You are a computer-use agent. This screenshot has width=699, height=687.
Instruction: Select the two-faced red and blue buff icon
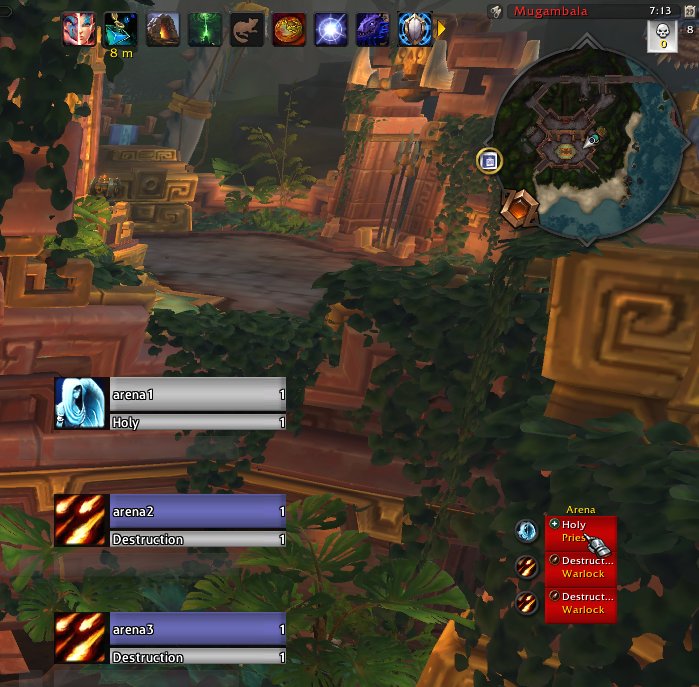tap(78, 29)
